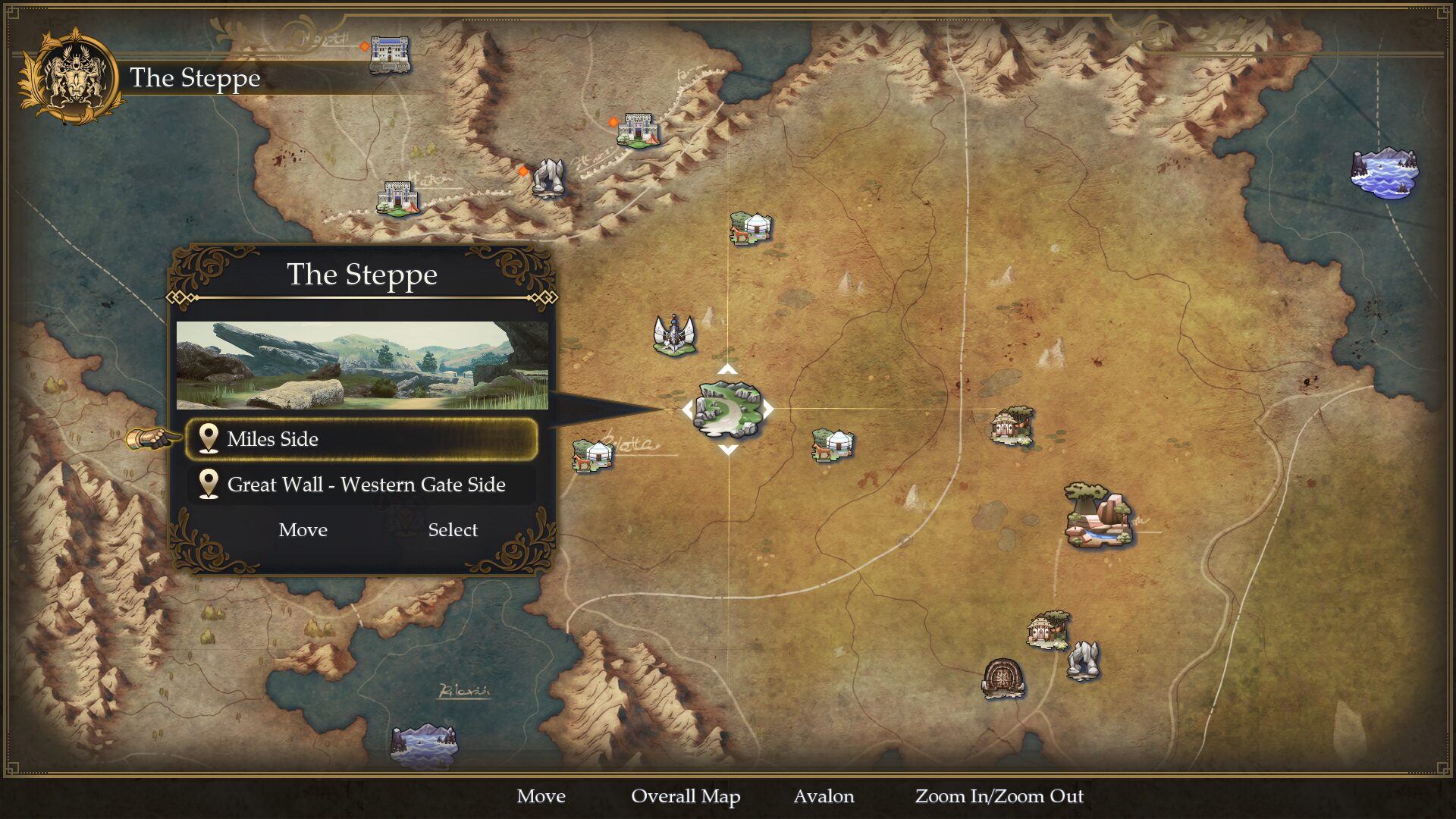This screenshot has height=819, width=1456.
Task: Select the Miles Side destination
Action: pyautogui.click(x=362, y=439)
